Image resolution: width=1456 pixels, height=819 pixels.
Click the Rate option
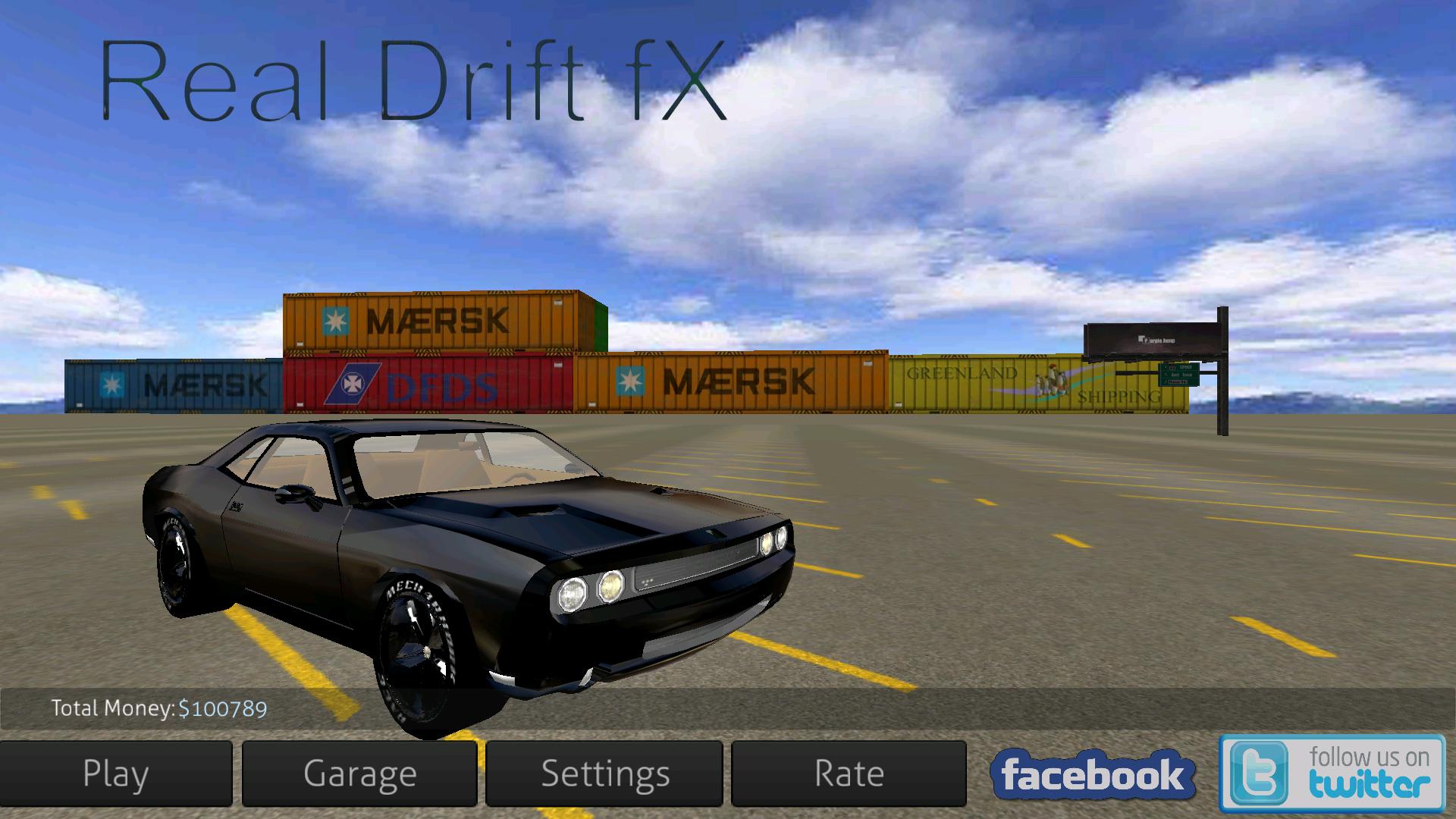pos(848,773)
